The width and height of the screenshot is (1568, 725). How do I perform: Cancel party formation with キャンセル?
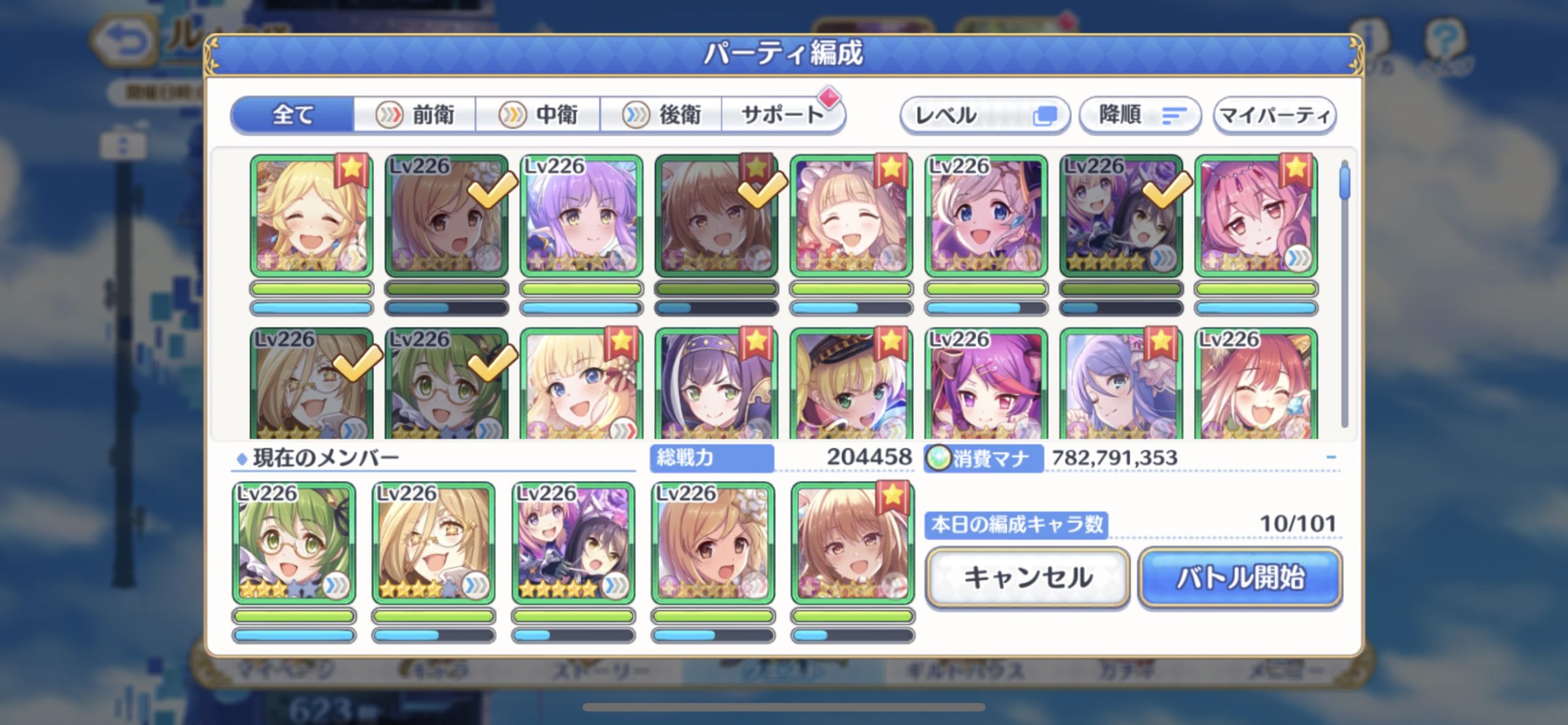(x=1027, y=577)
